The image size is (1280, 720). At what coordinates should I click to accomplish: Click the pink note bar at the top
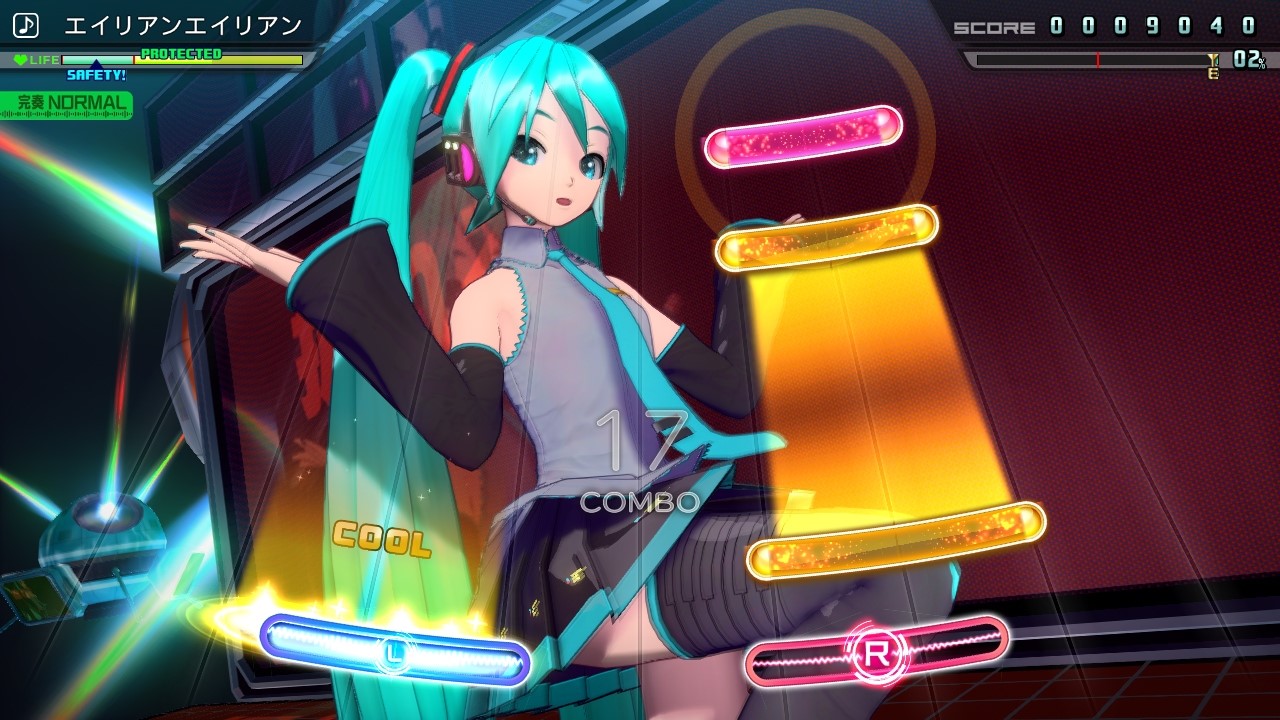802,138
